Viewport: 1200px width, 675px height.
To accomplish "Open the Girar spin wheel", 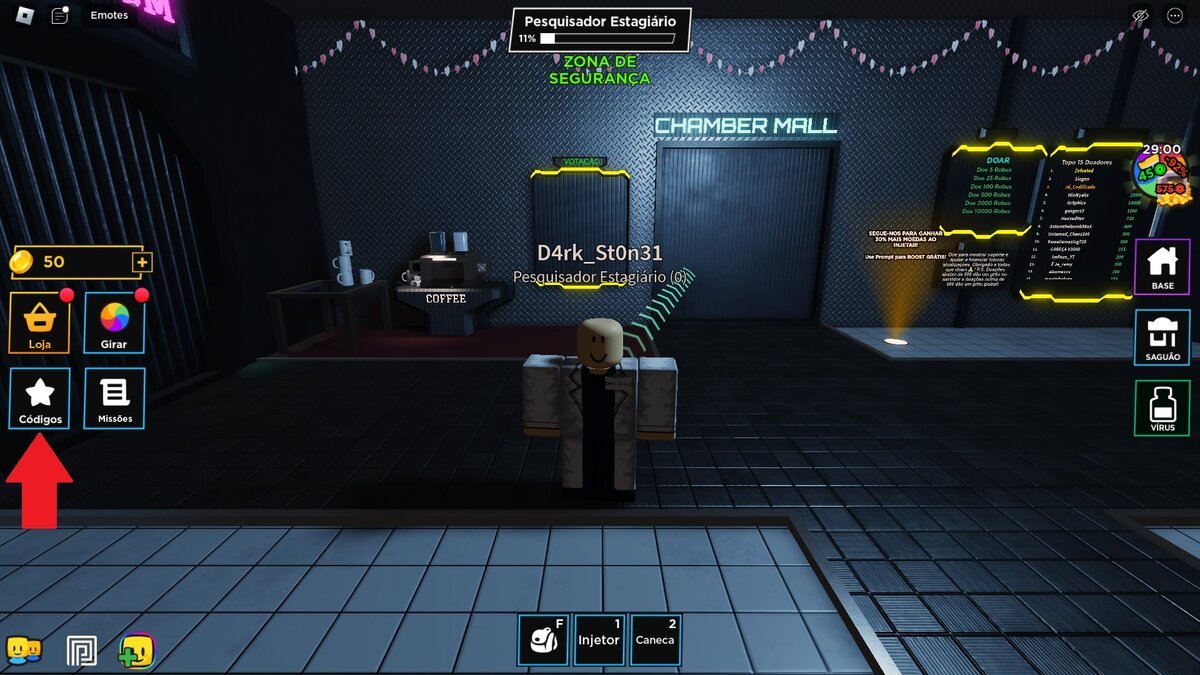I will click(114, 323).
